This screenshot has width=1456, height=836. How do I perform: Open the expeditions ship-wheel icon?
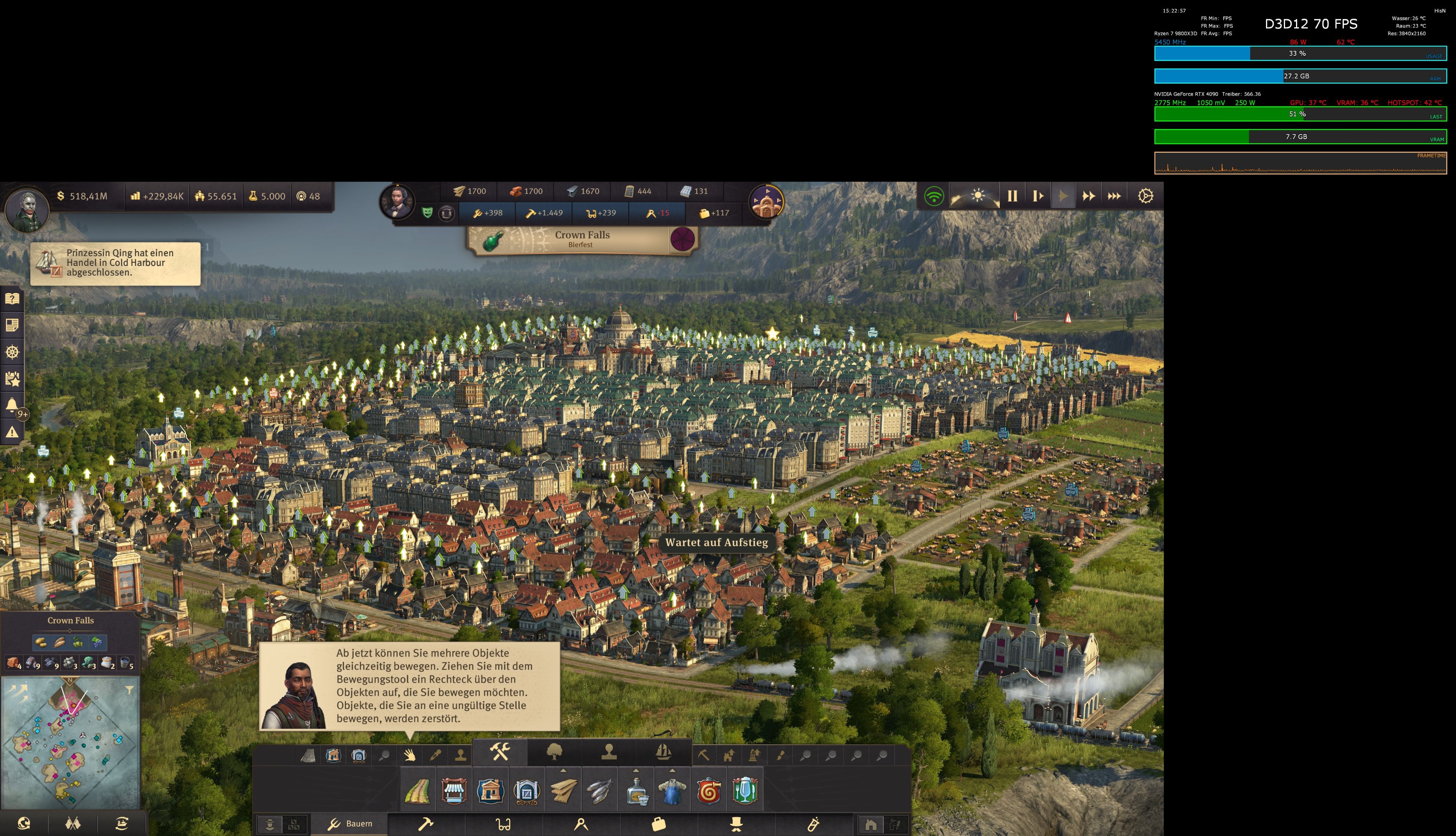click(x=13, y=352)
